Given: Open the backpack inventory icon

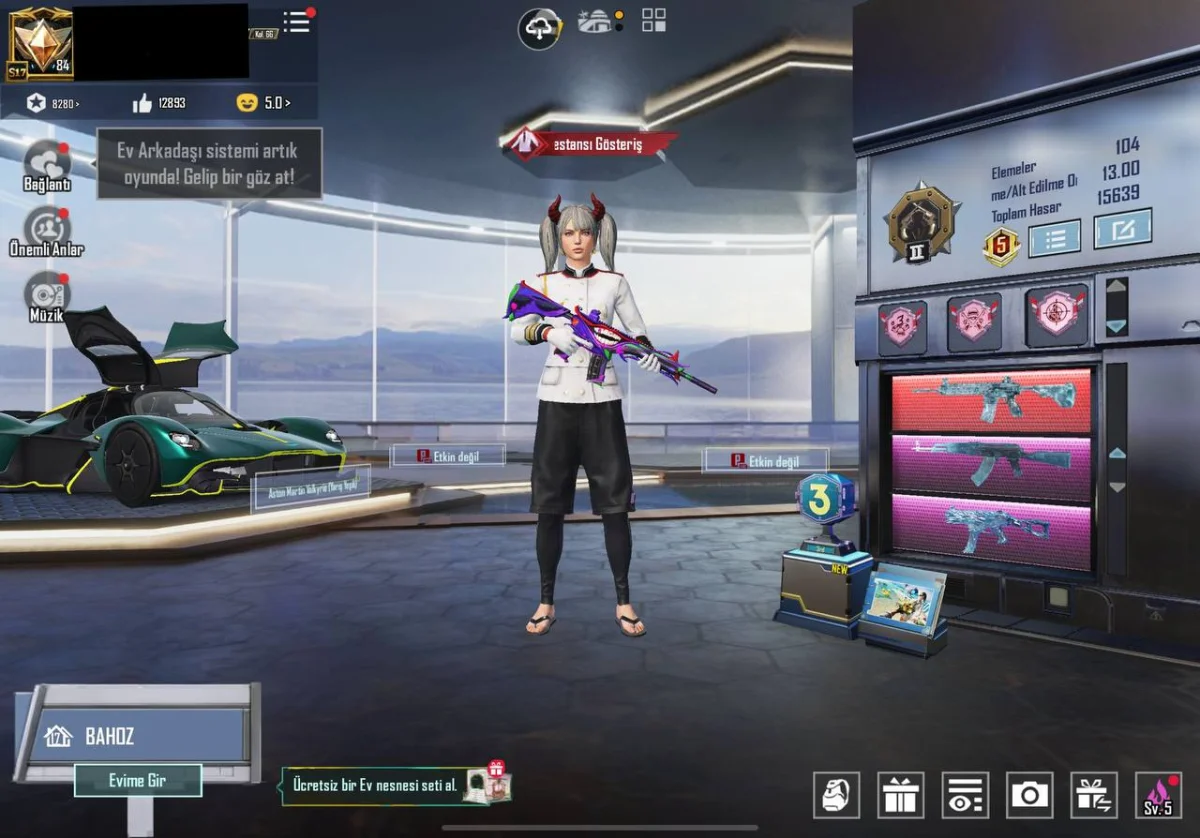Looking at the screenshot, I should [836, 795].
